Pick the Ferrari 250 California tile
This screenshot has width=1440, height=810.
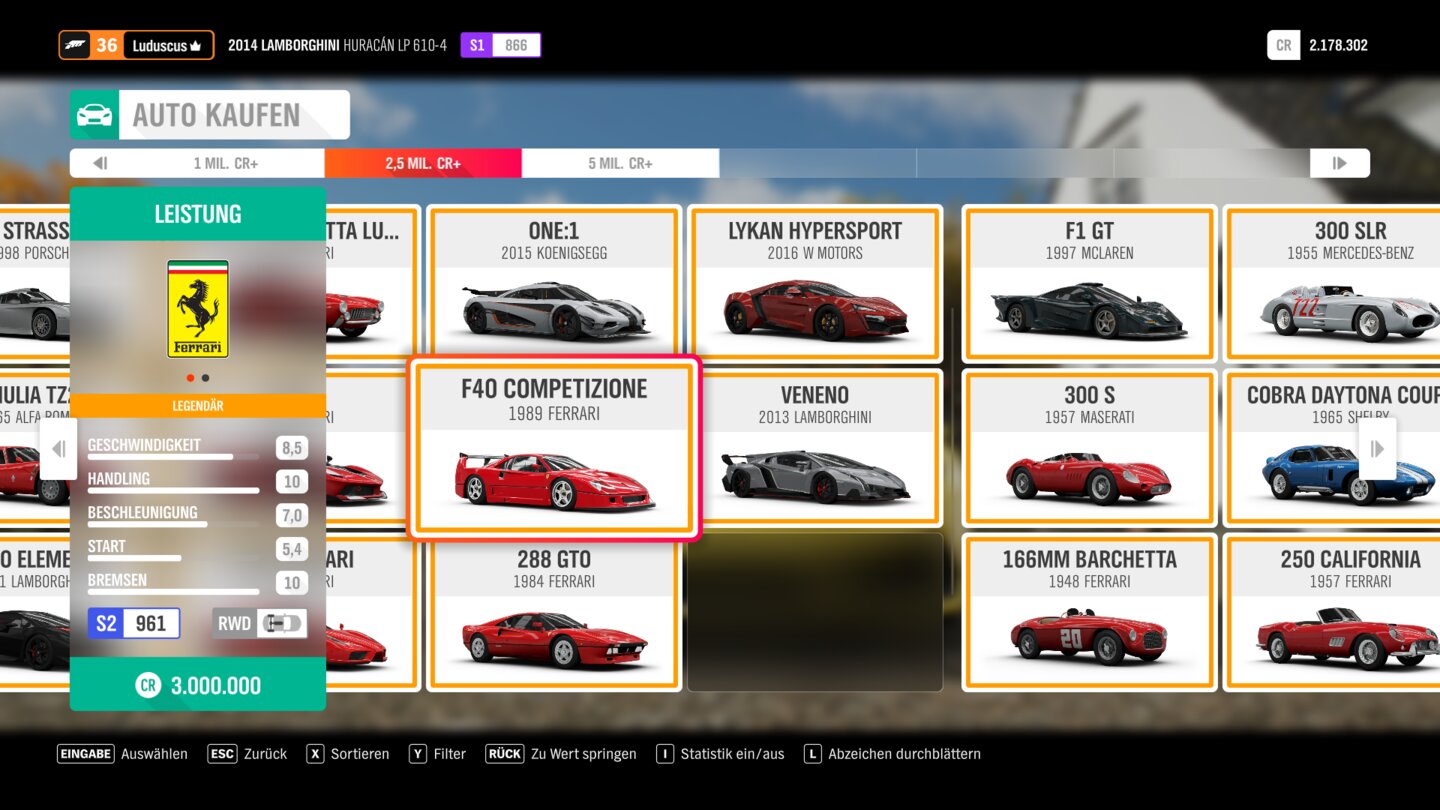pos(1350,612)
